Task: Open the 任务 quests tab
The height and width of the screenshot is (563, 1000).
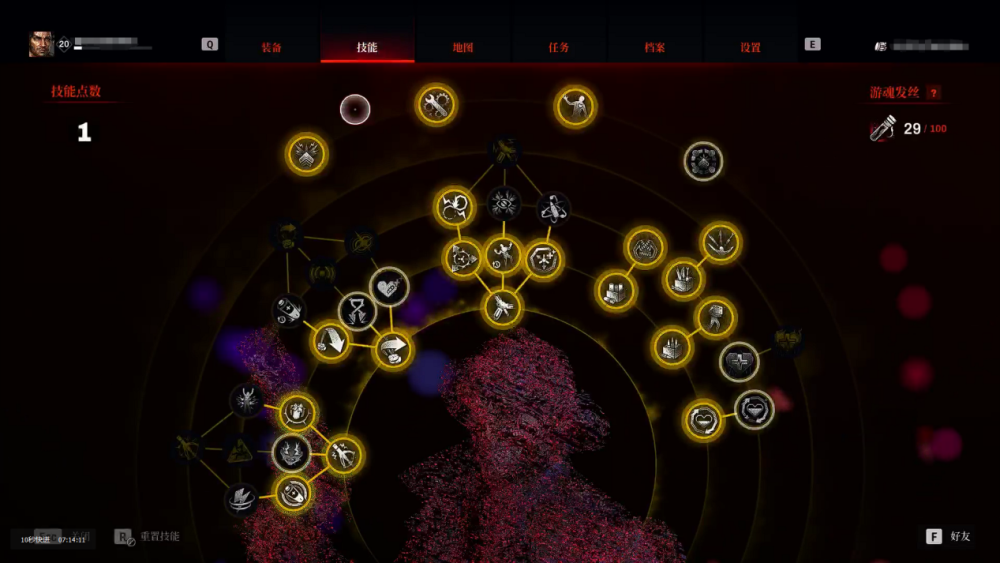Action: (559, 47)
